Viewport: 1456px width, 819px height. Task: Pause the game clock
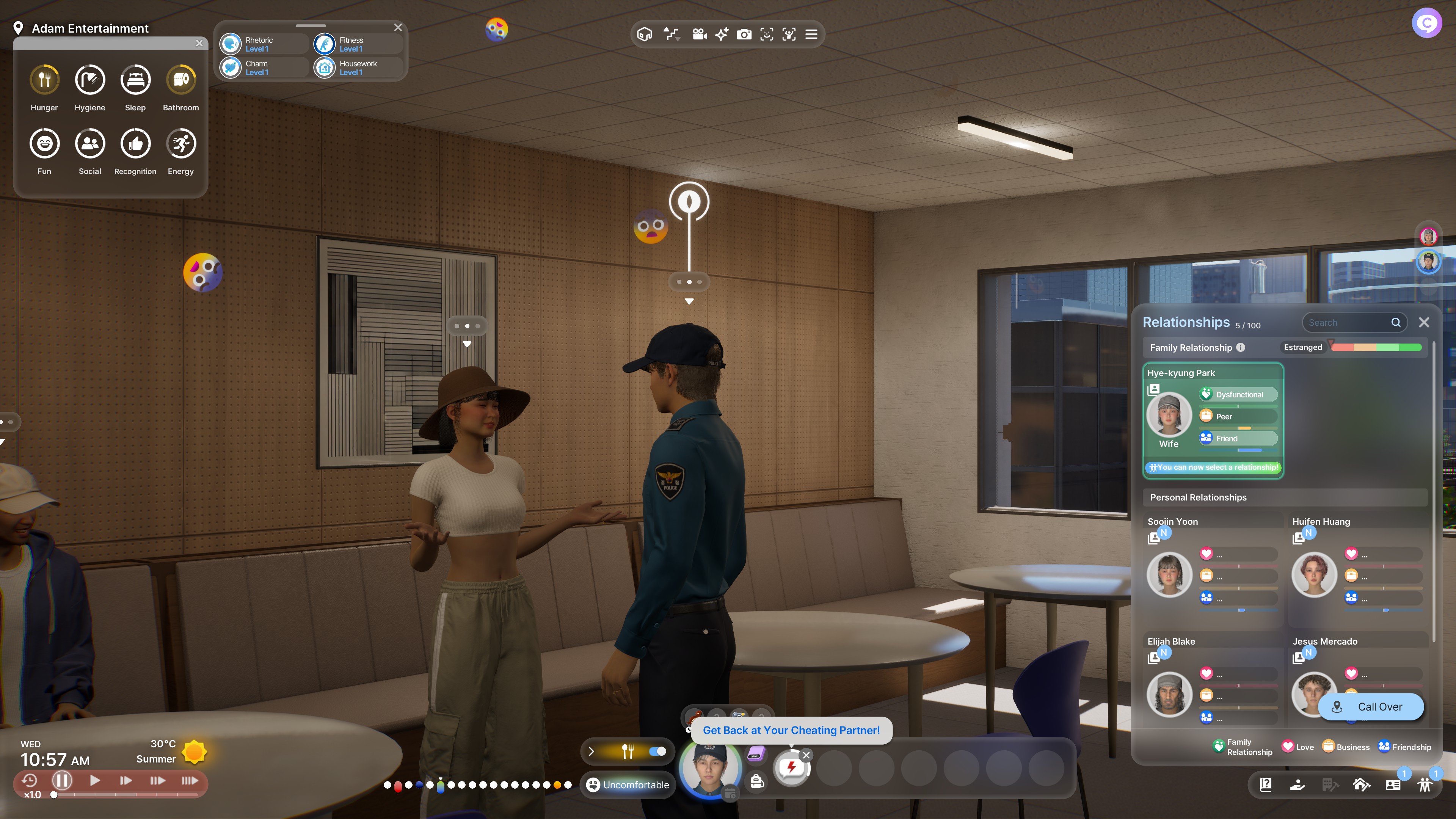[62, 781]
